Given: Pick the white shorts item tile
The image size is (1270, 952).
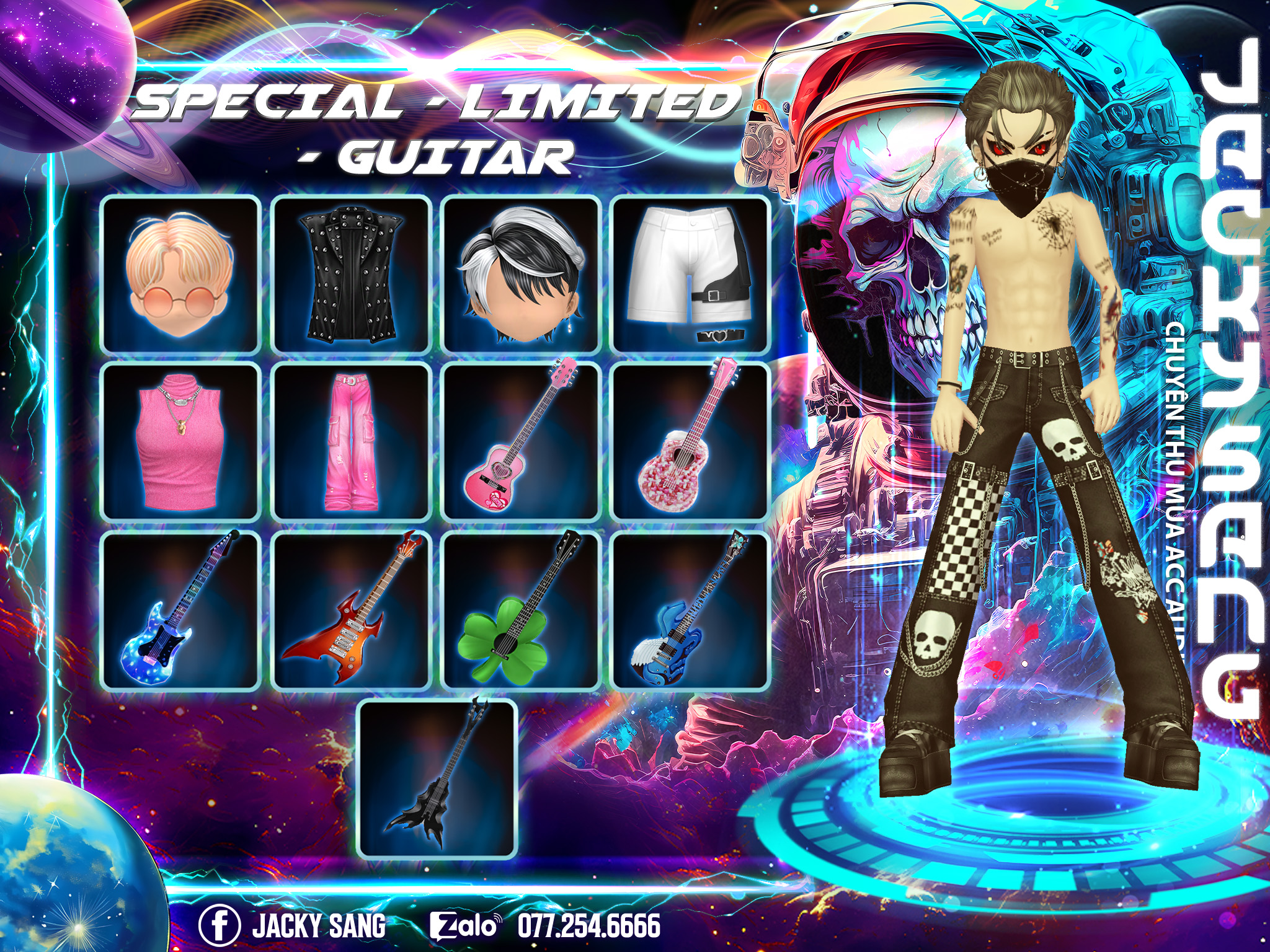Looking at the screenshot, I should click(x=690, y=275).
